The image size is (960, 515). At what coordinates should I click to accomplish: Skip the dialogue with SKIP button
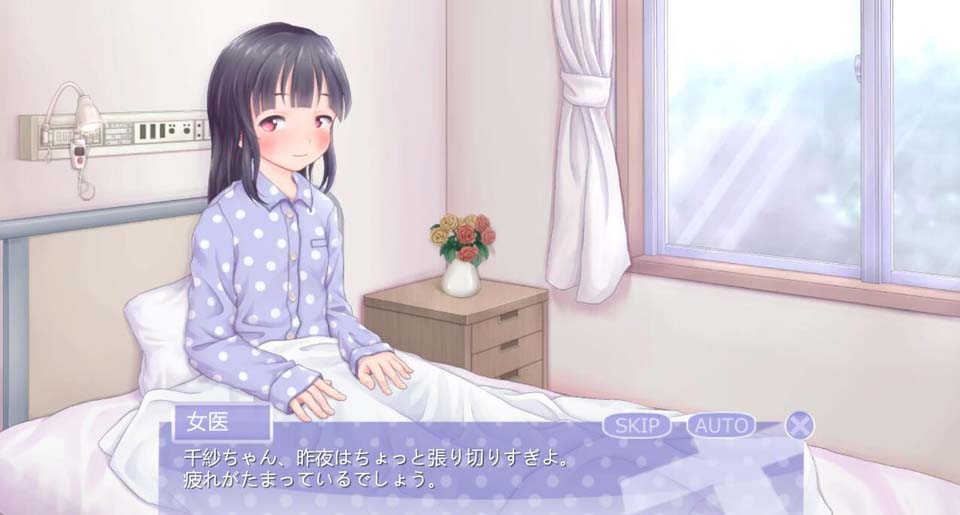[637, 425]
